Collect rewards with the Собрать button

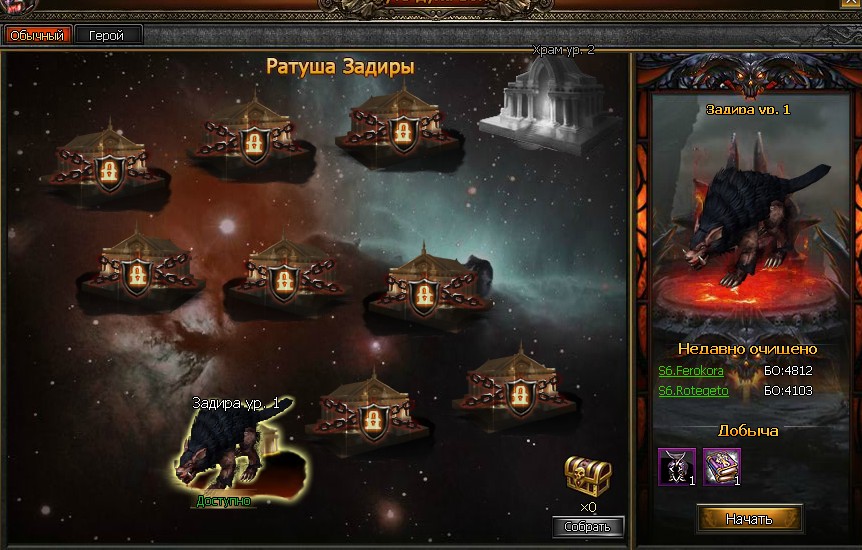click(588, 527)
